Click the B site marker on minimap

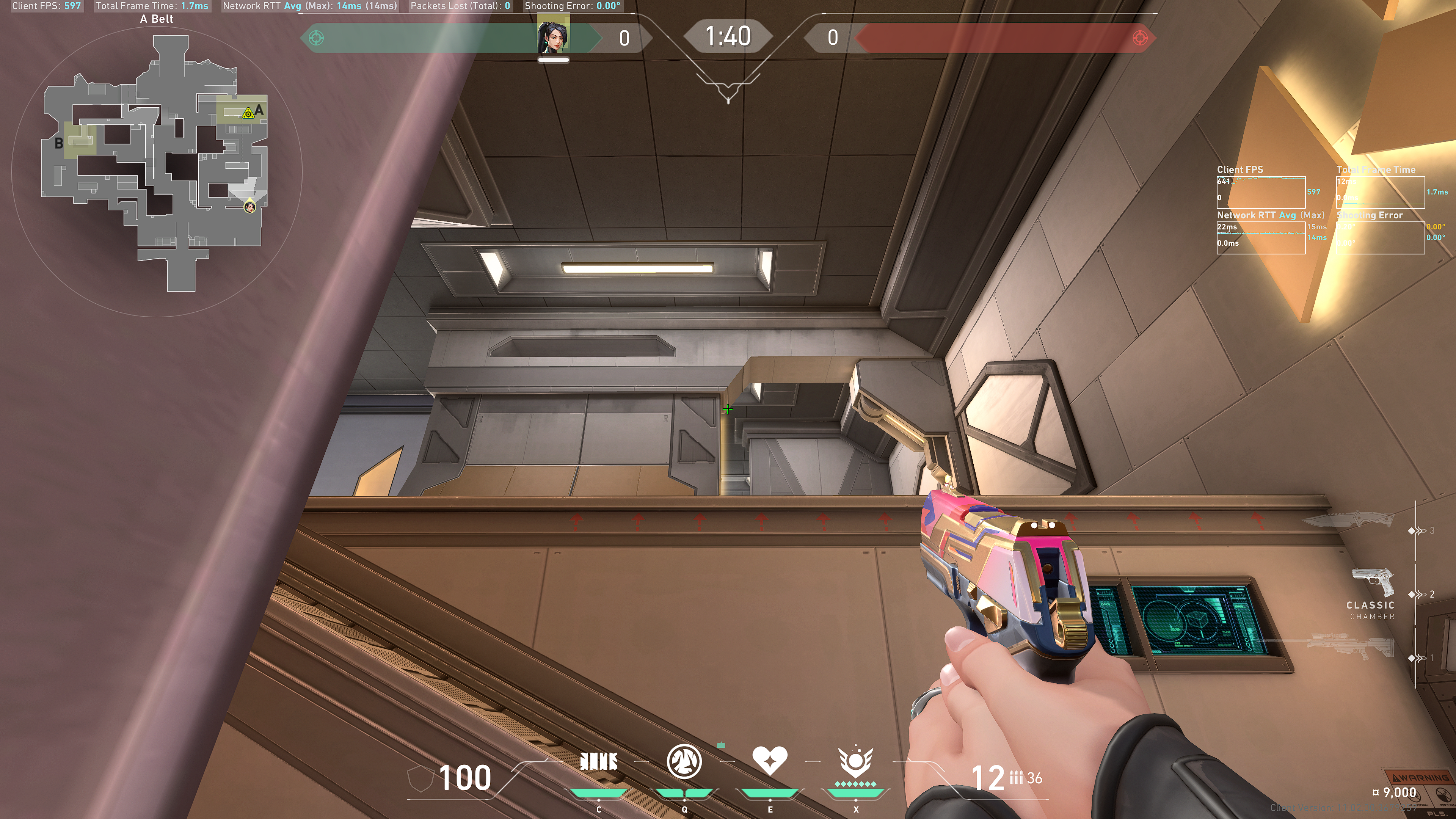(59, 143)
